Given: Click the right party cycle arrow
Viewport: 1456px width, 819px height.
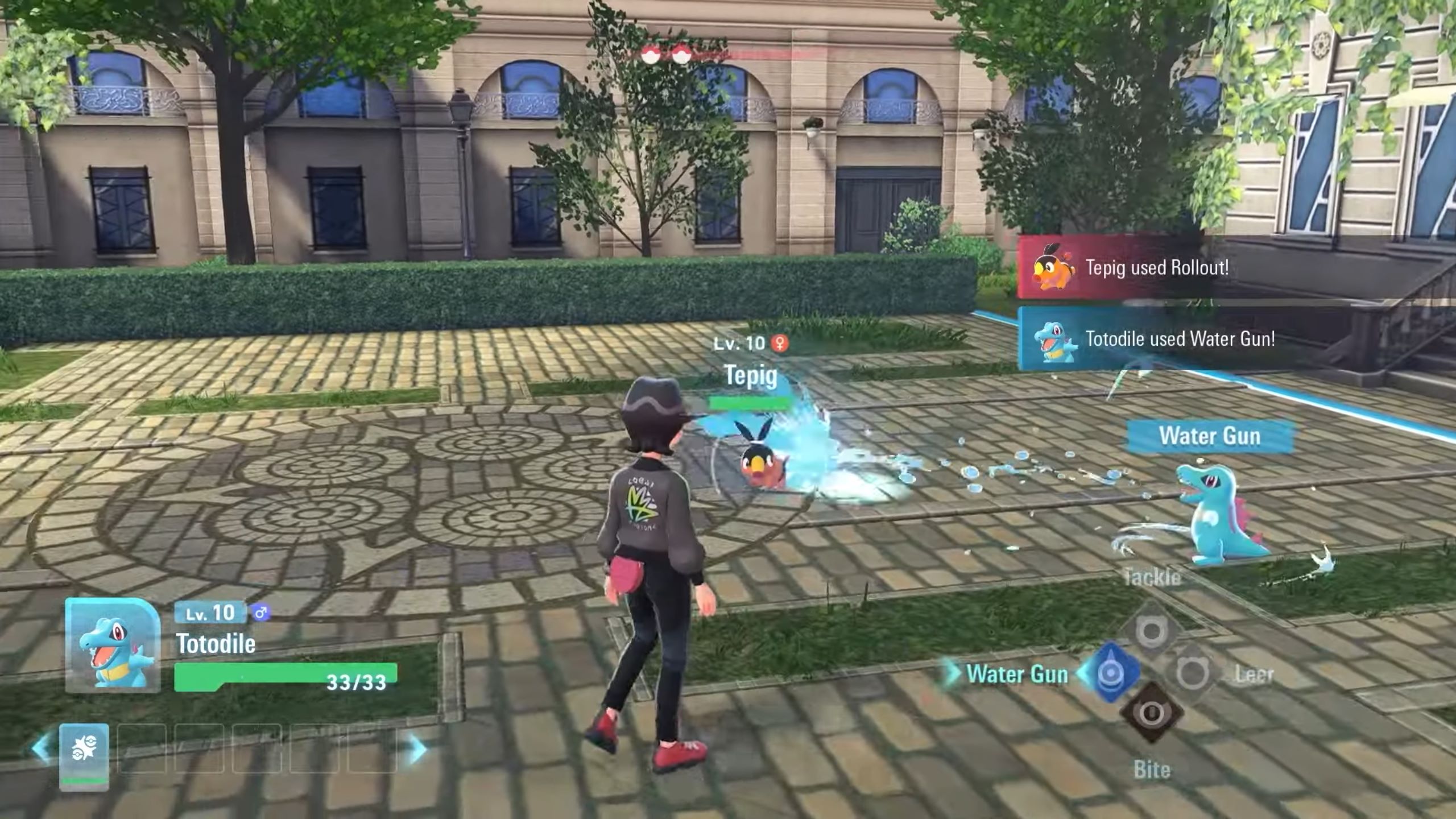Looking at the screenshot, I should (417, 748).
